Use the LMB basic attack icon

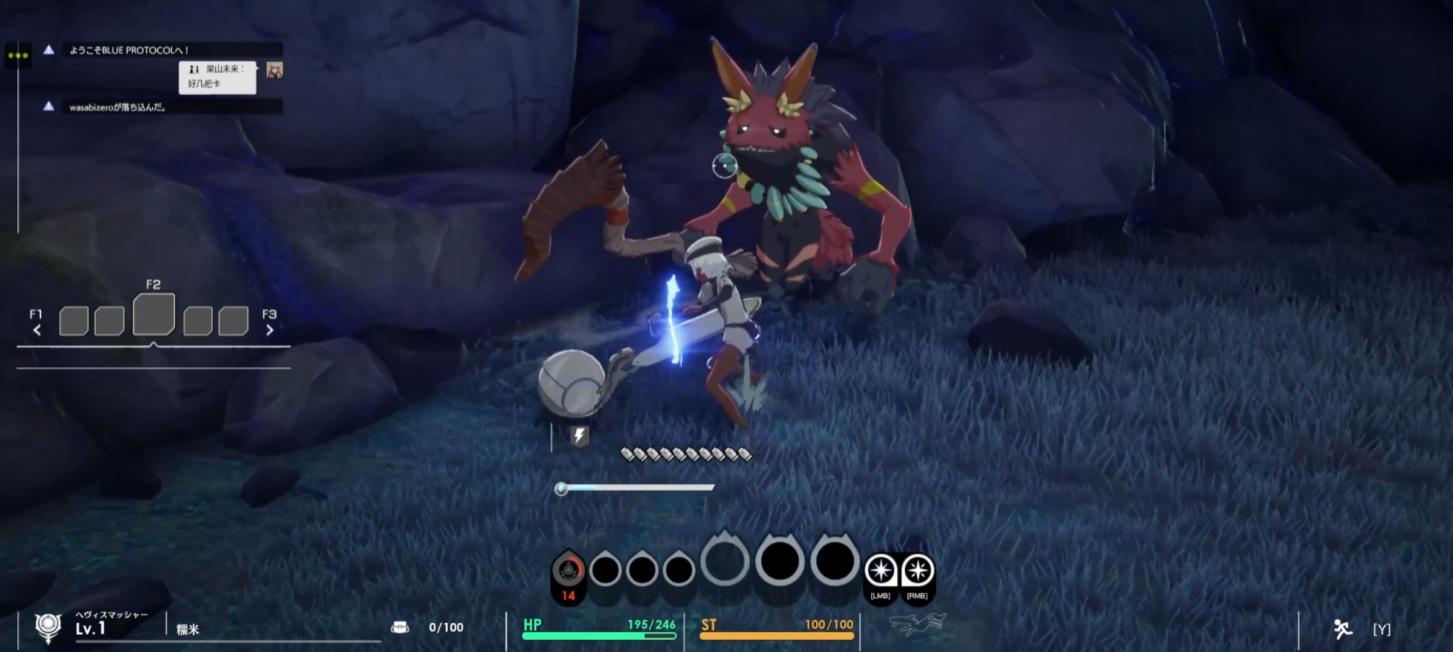pyautogui.click(x=881, y=571)
